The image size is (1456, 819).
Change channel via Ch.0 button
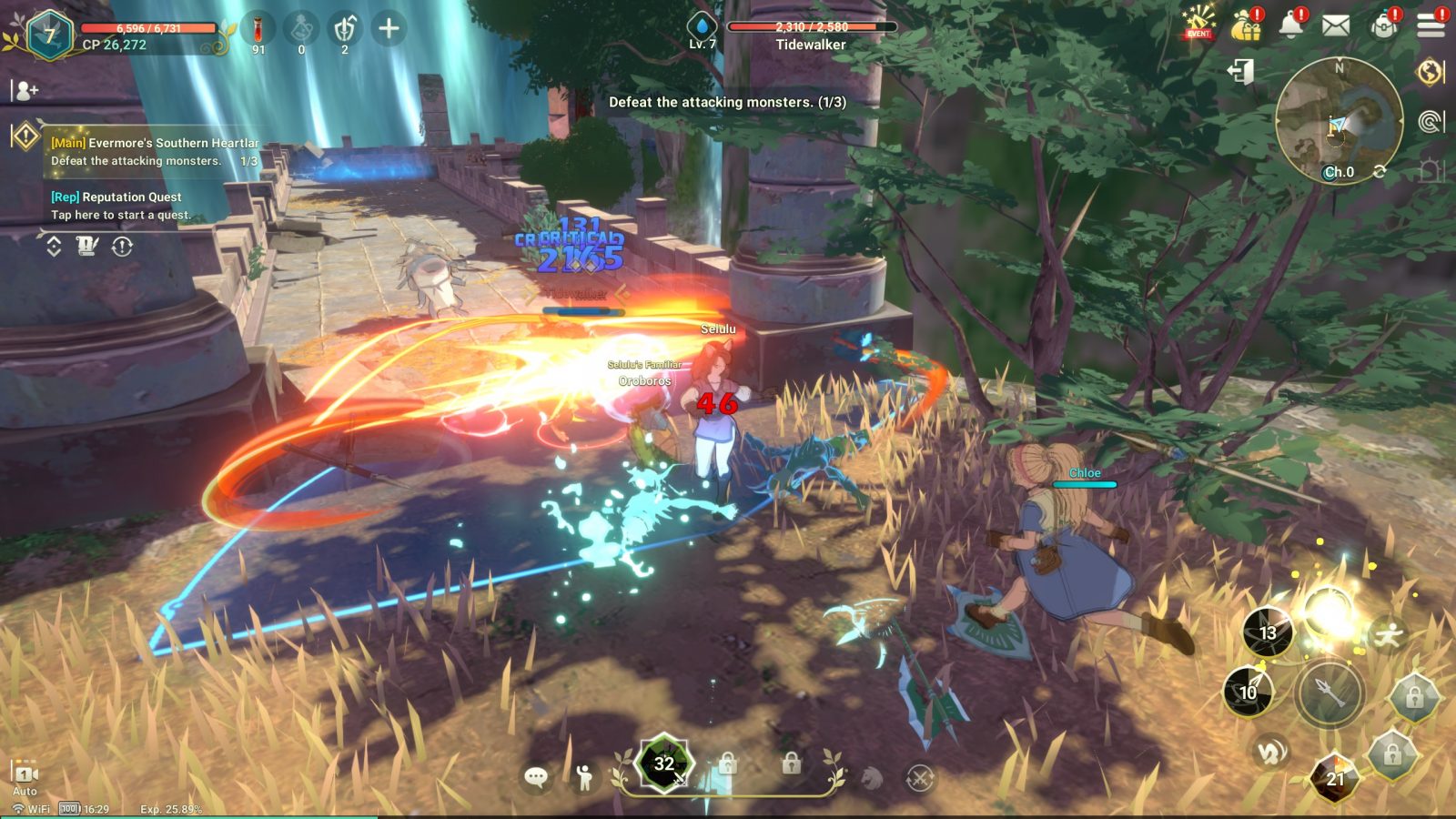click(x=1339, y=172)
